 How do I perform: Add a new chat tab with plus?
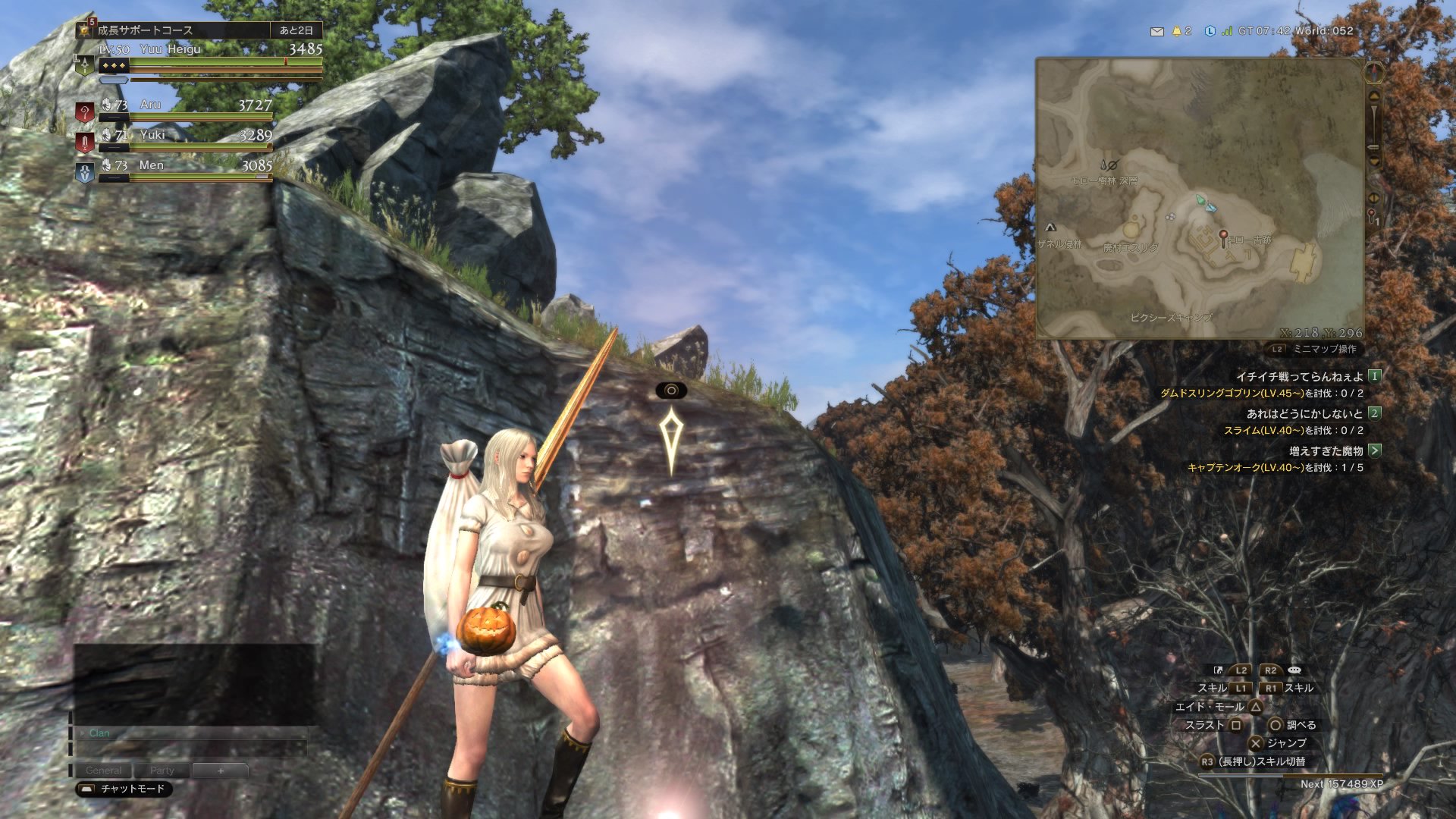coord(221,770)
